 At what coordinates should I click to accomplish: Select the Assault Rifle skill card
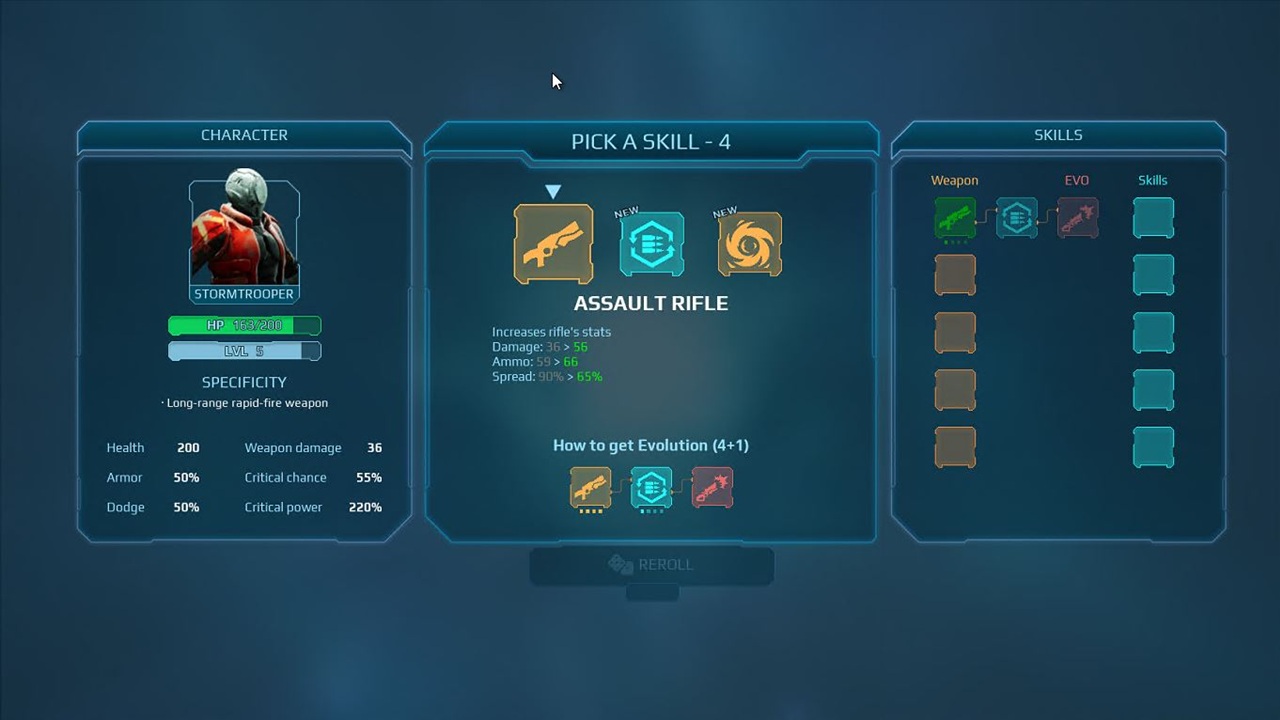tap(553, 244)
